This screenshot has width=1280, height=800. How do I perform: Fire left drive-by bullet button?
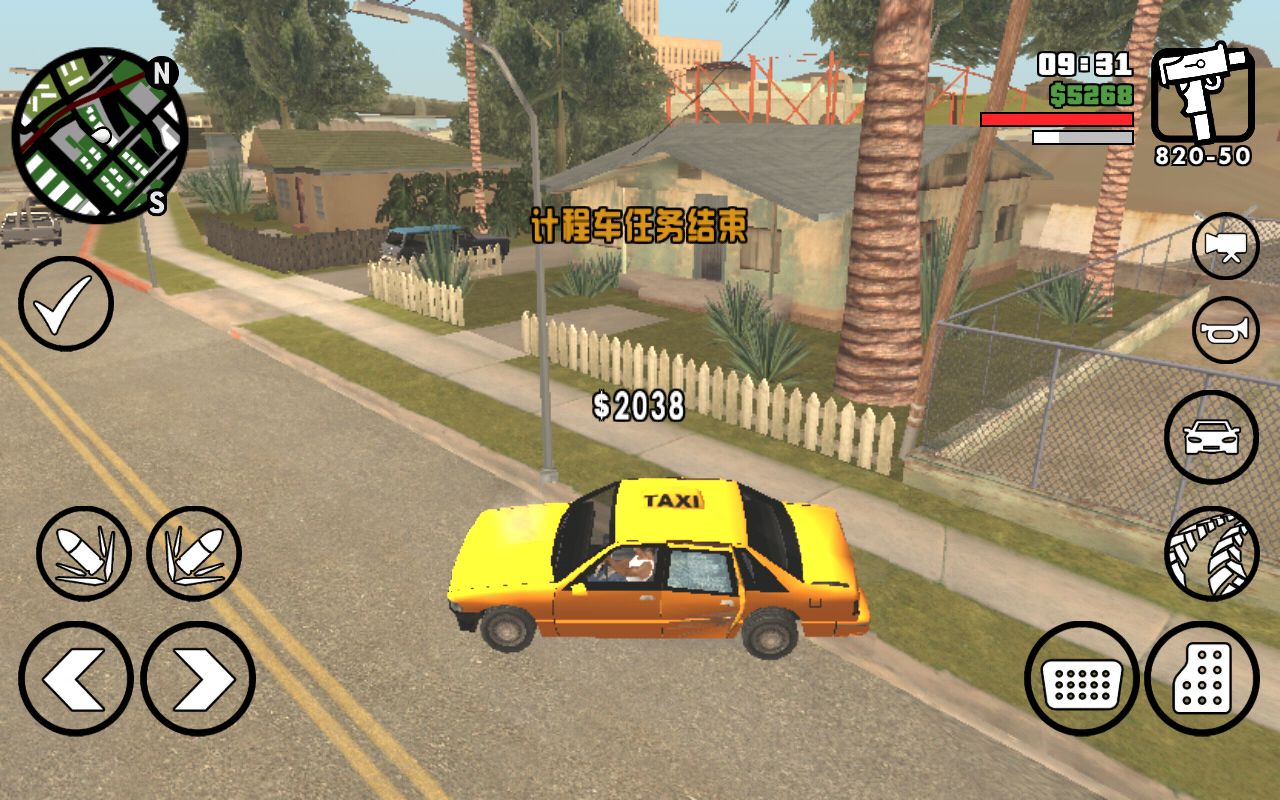click(84, 554)
